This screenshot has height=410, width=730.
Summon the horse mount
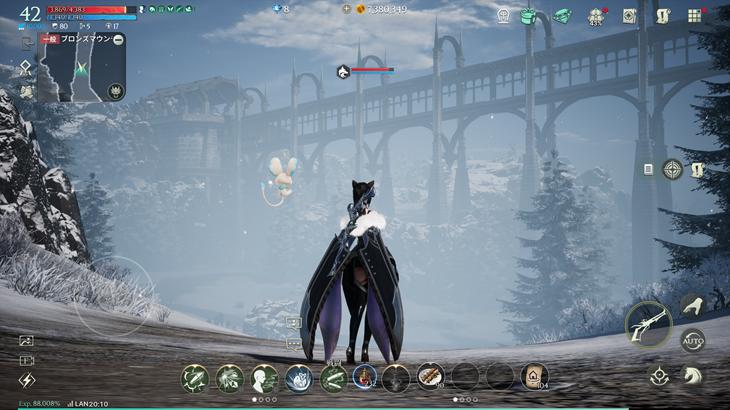click(x=689, y=375)
